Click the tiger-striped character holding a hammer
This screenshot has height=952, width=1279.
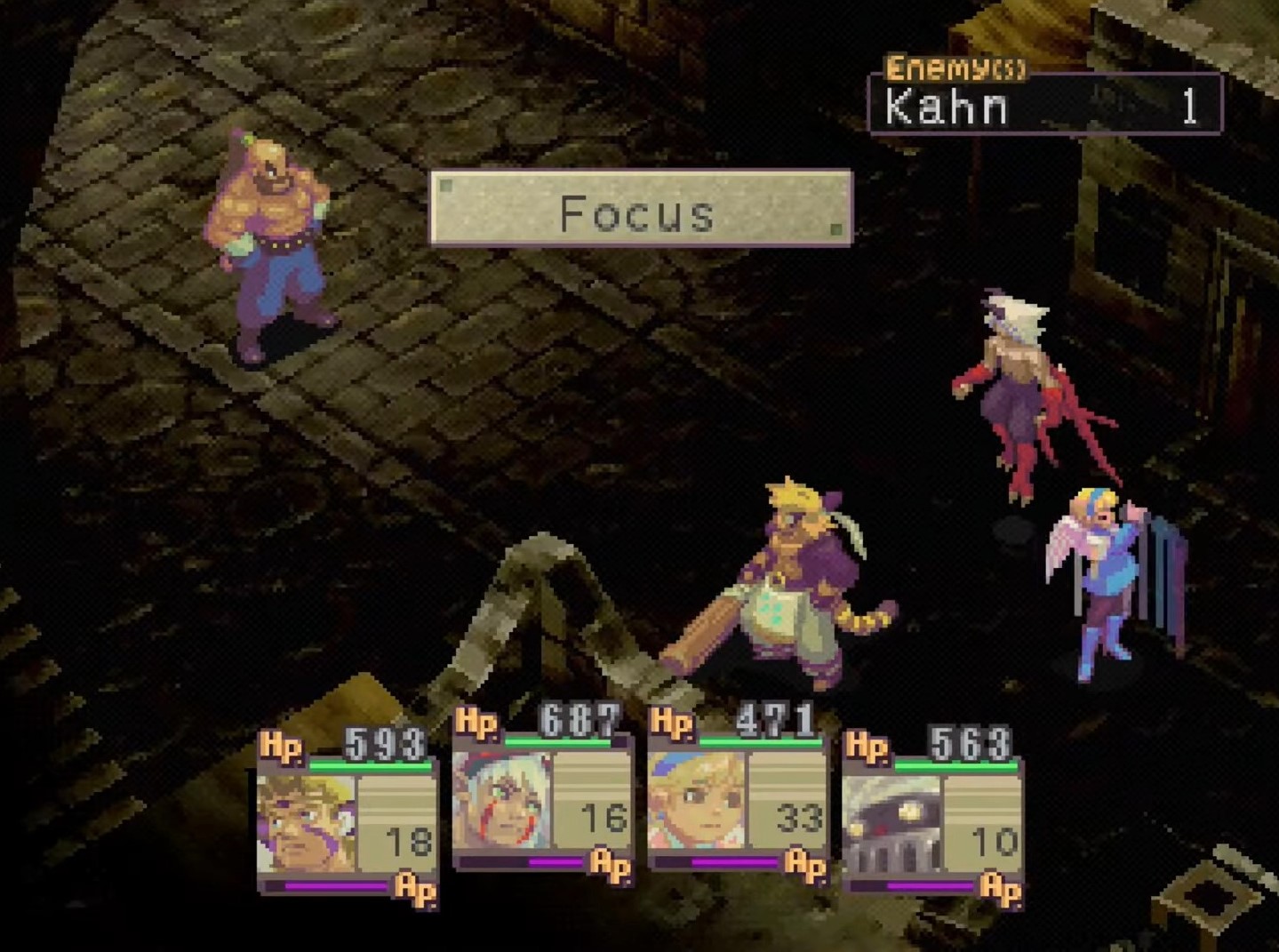pos(791,578)
